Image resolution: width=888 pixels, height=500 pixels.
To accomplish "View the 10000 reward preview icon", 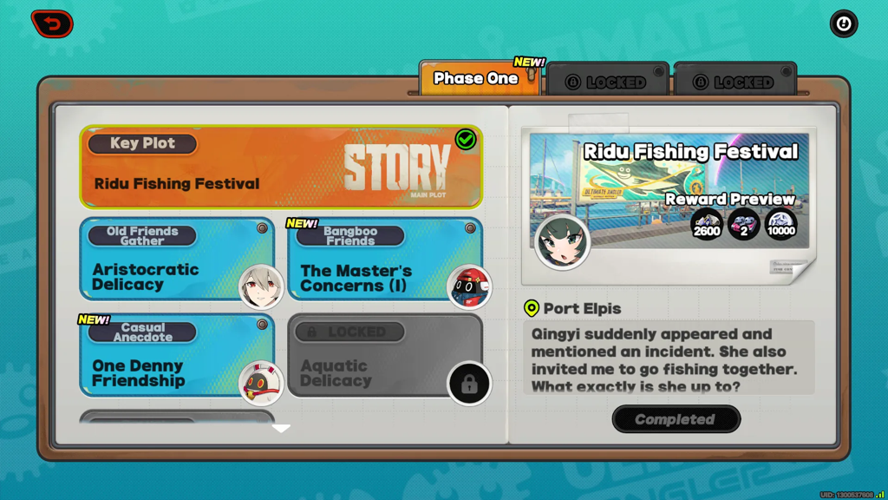I will [780, 225].
